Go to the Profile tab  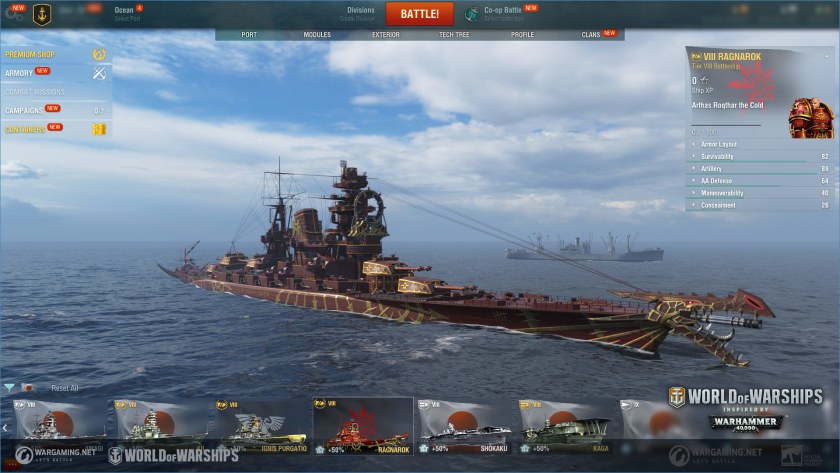522,35
